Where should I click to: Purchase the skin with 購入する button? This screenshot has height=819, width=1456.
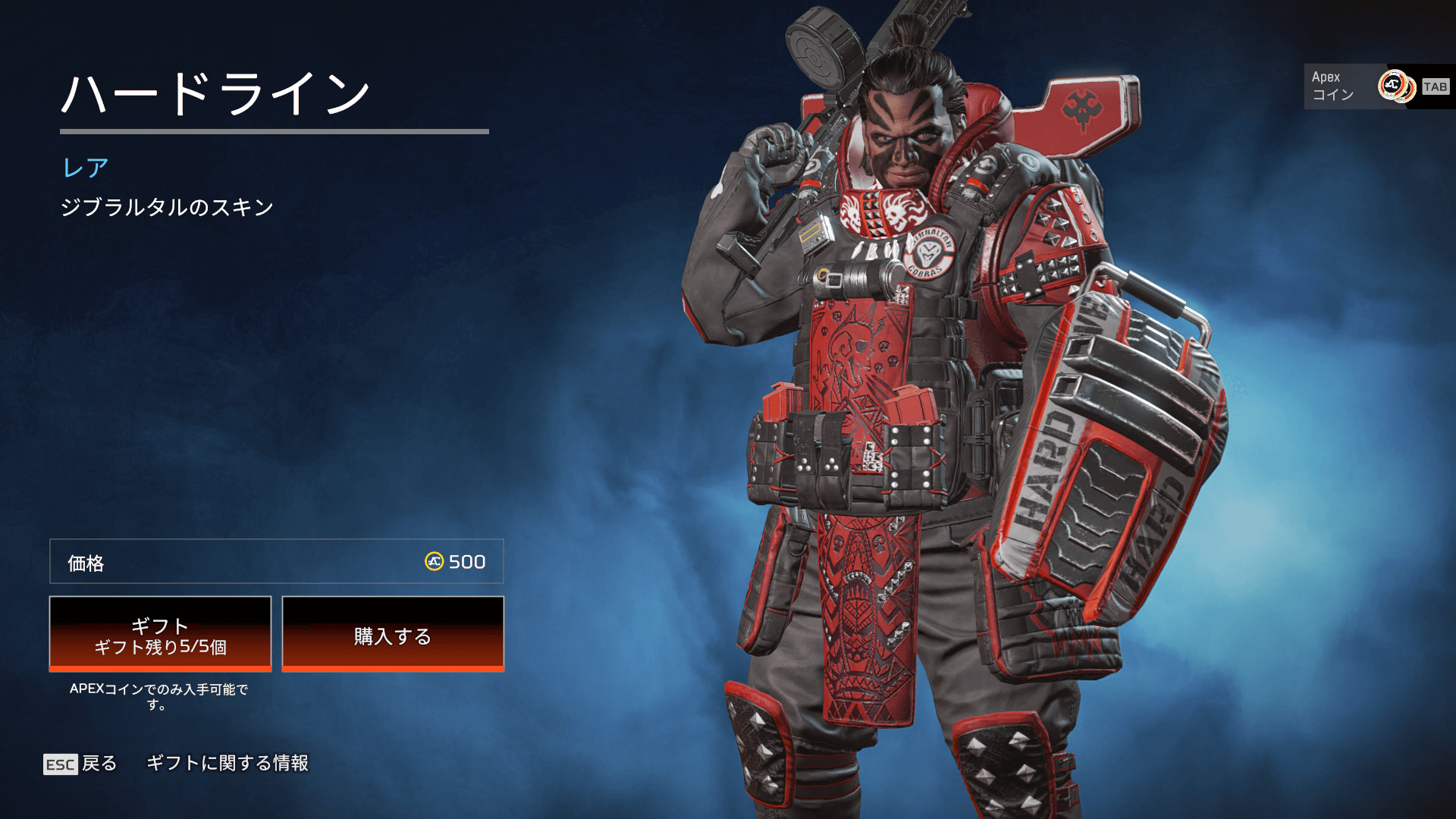(x=393, y=634)
